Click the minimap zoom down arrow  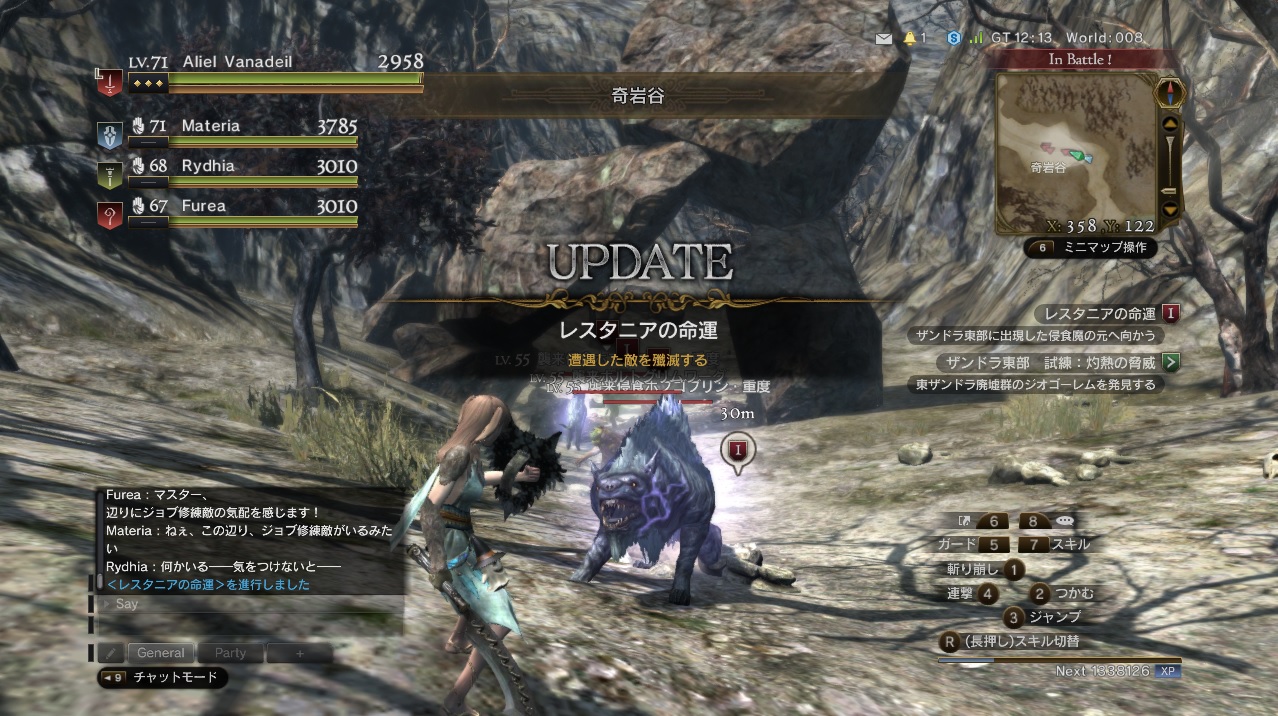[x=1170, y=209]
